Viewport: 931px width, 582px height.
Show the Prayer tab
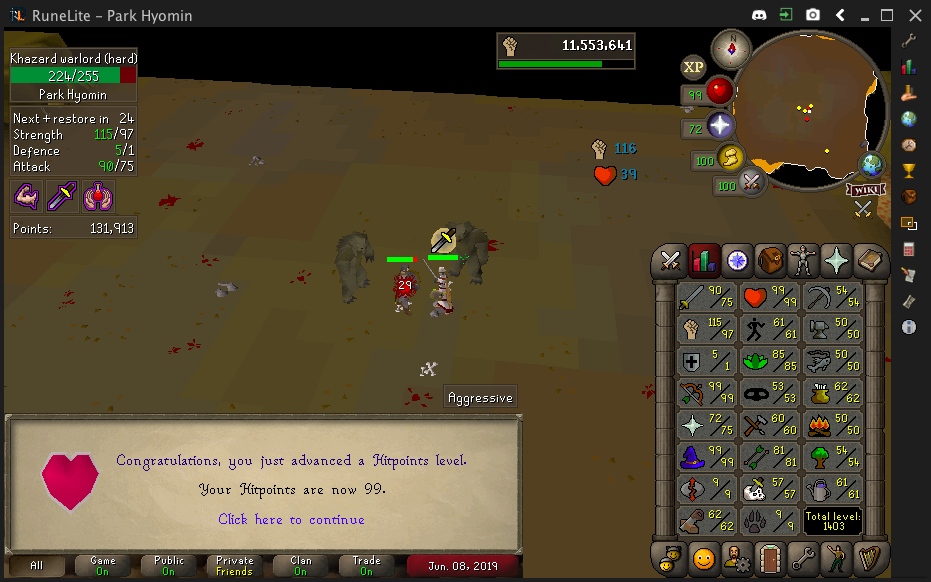[x=835, y=261]
